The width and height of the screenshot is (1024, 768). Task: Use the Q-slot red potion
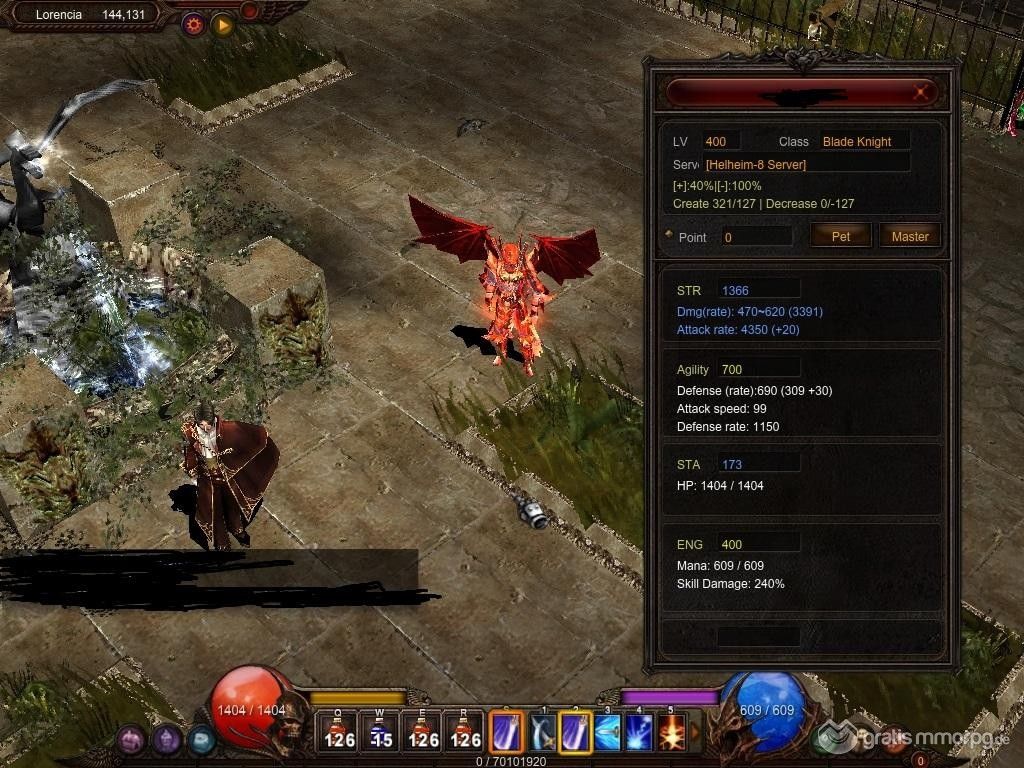click(339, 732)
